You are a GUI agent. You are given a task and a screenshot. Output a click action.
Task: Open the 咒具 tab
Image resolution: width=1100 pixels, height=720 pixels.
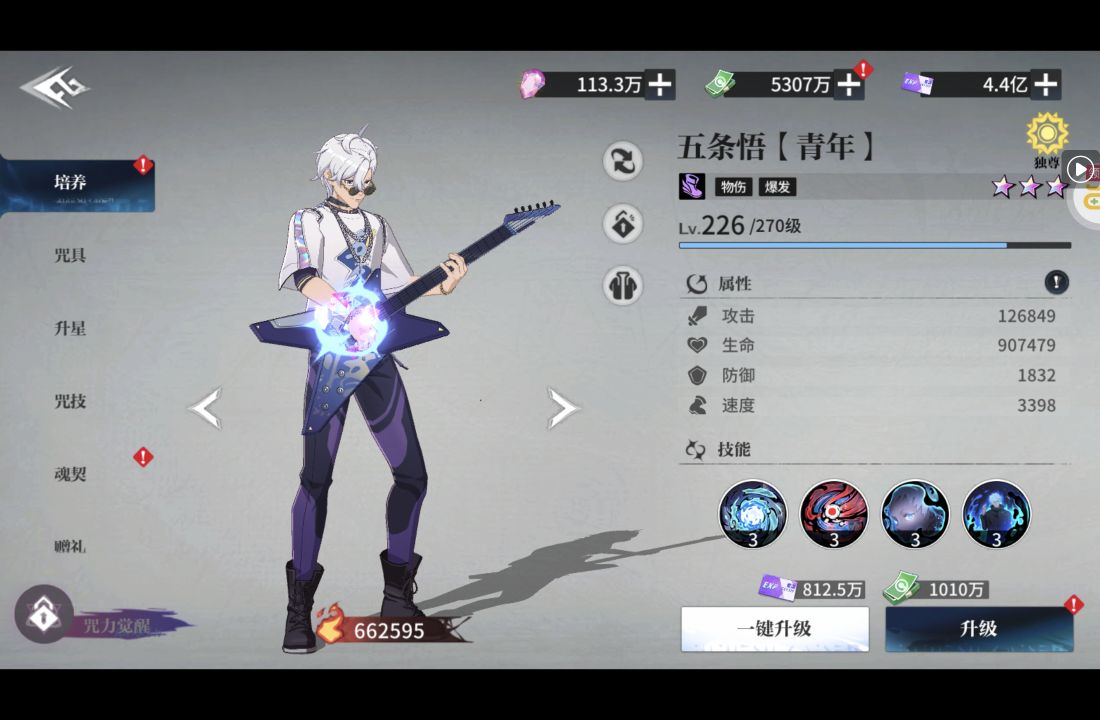point(70,255)
